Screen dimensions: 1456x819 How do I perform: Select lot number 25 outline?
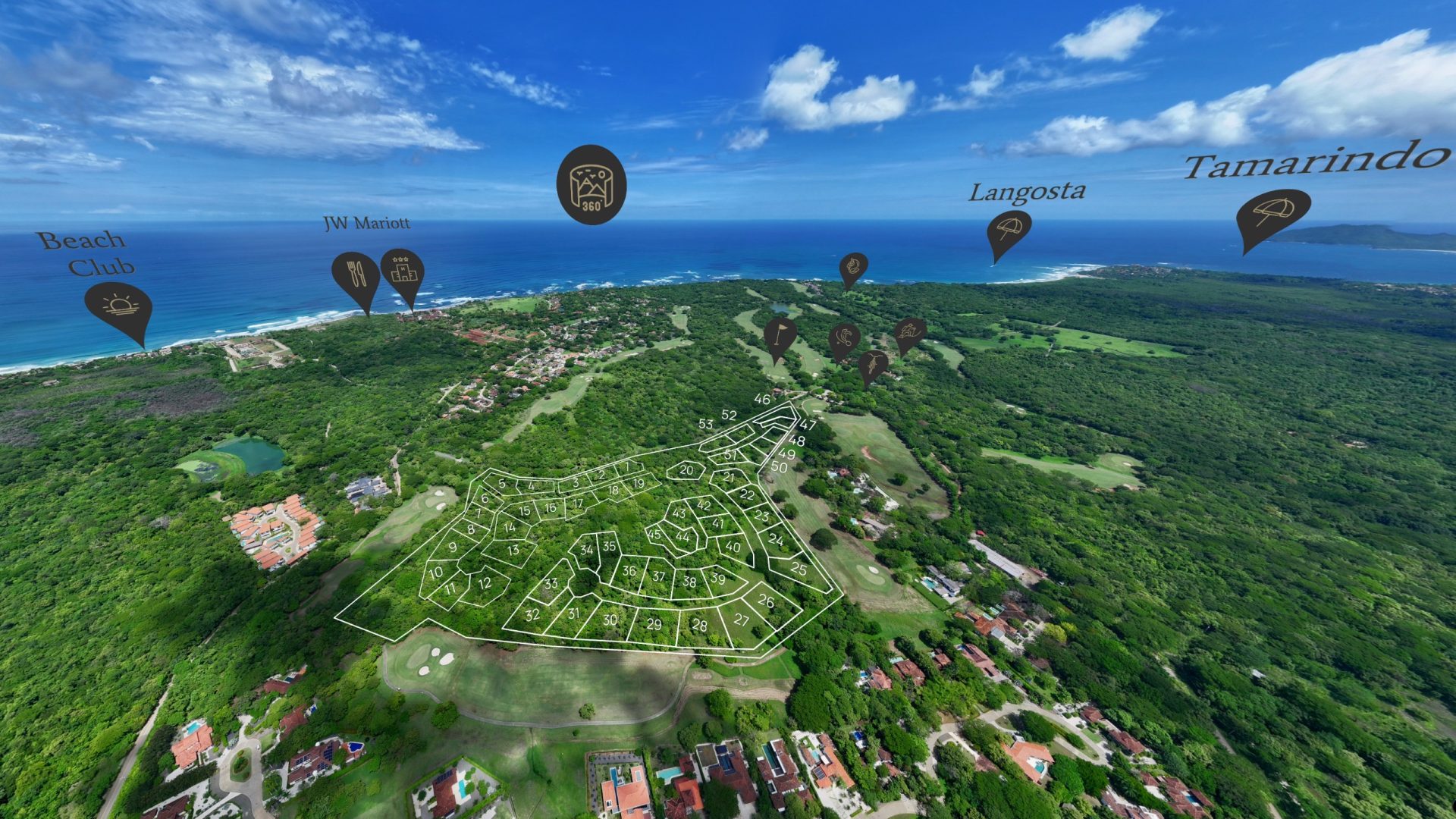(x=799, y=569)
